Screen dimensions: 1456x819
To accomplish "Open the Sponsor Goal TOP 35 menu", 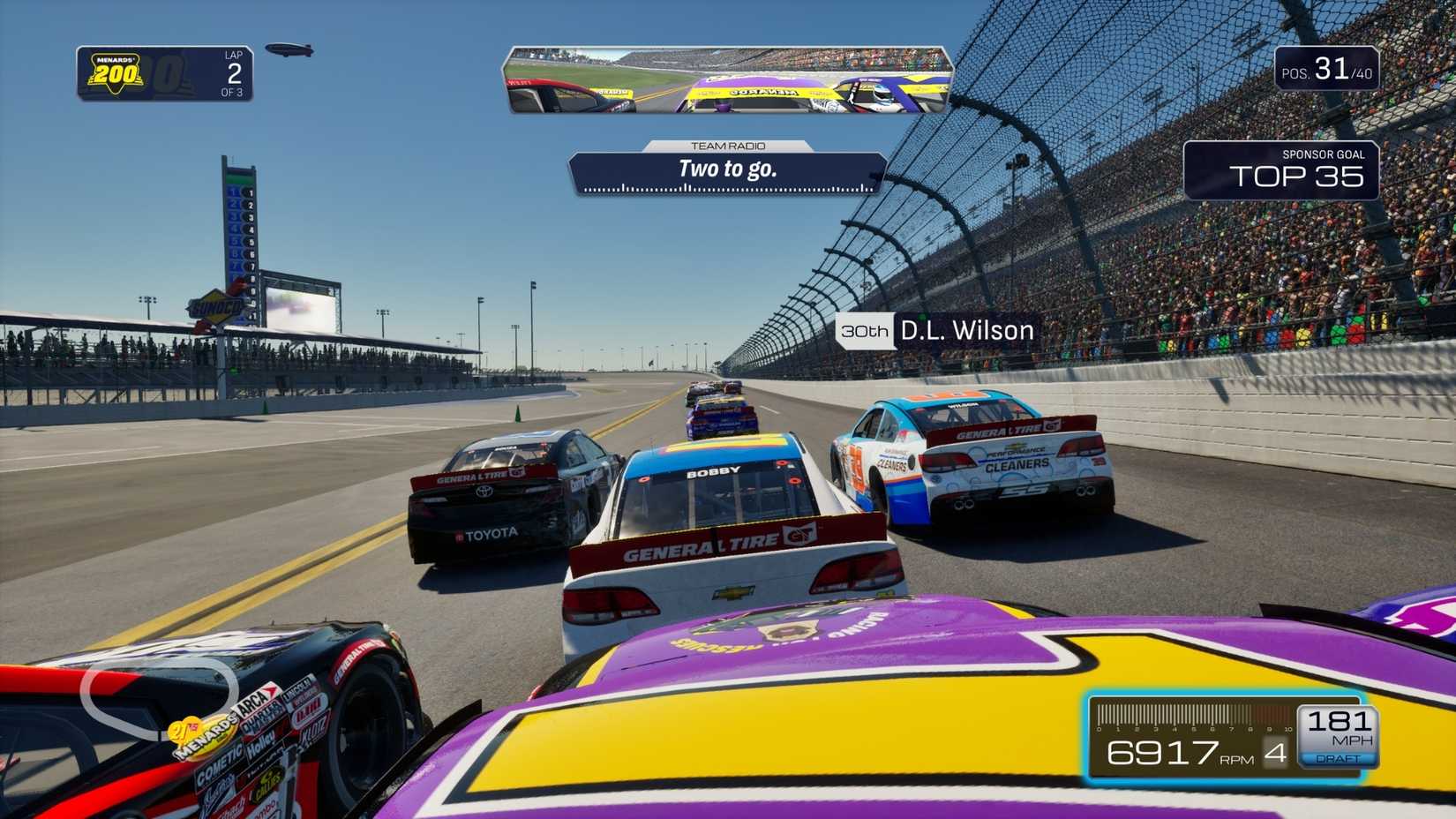I will tap(1297, 175).
